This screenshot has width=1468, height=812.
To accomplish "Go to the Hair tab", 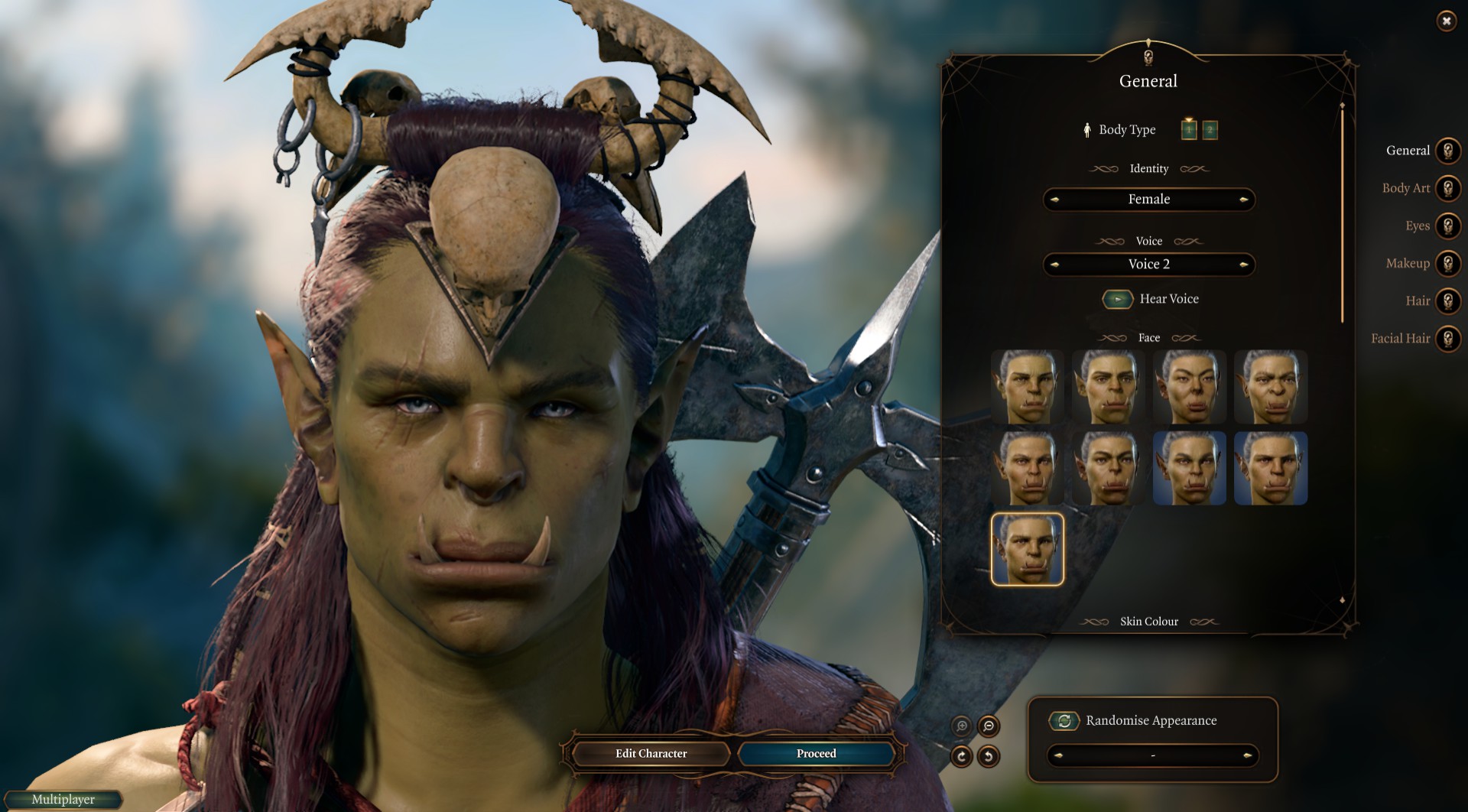I will (x=1447, y=300).
